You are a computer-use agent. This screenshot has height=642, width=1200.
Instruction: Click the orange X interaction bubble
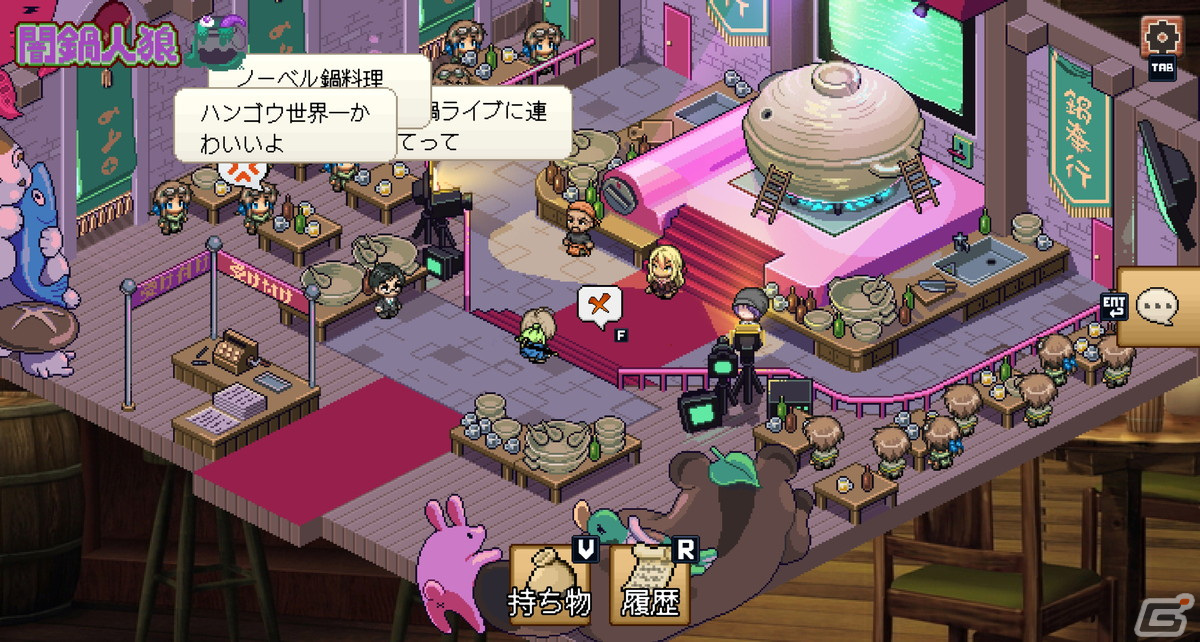click(x=600, y=304)
